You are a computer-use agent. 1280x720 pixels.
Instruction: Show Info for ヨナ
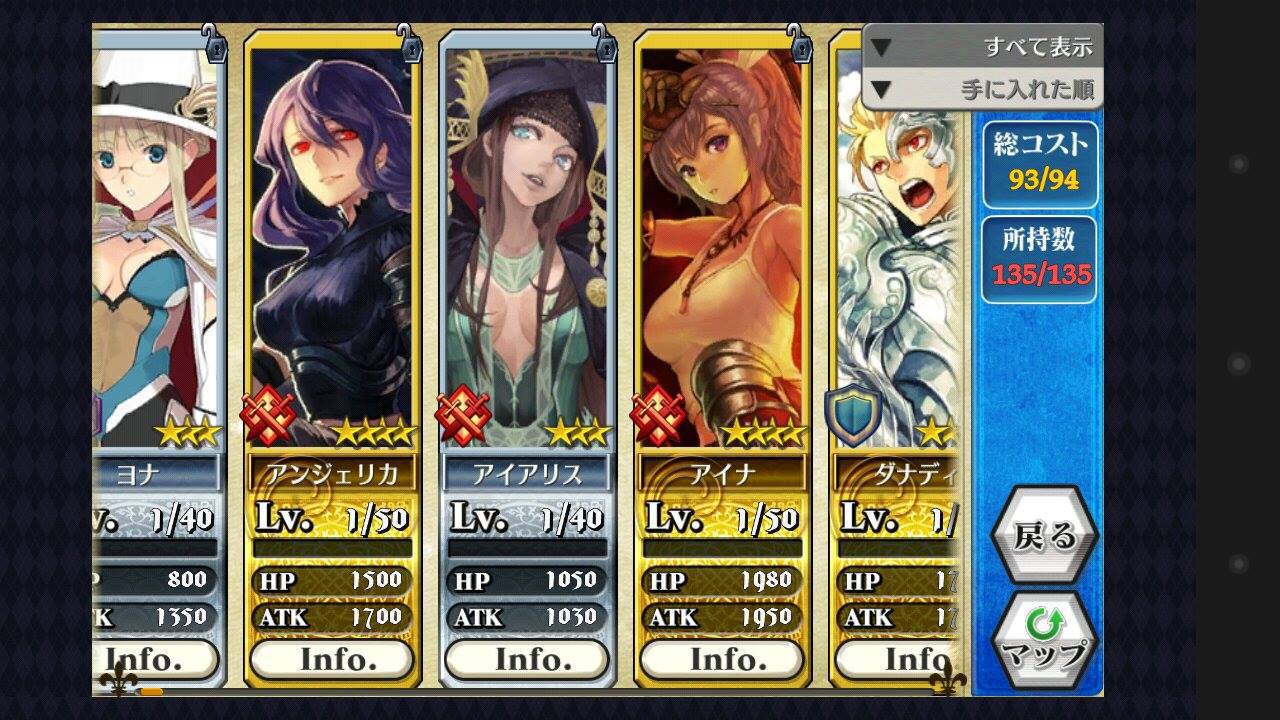pos(158,659)
